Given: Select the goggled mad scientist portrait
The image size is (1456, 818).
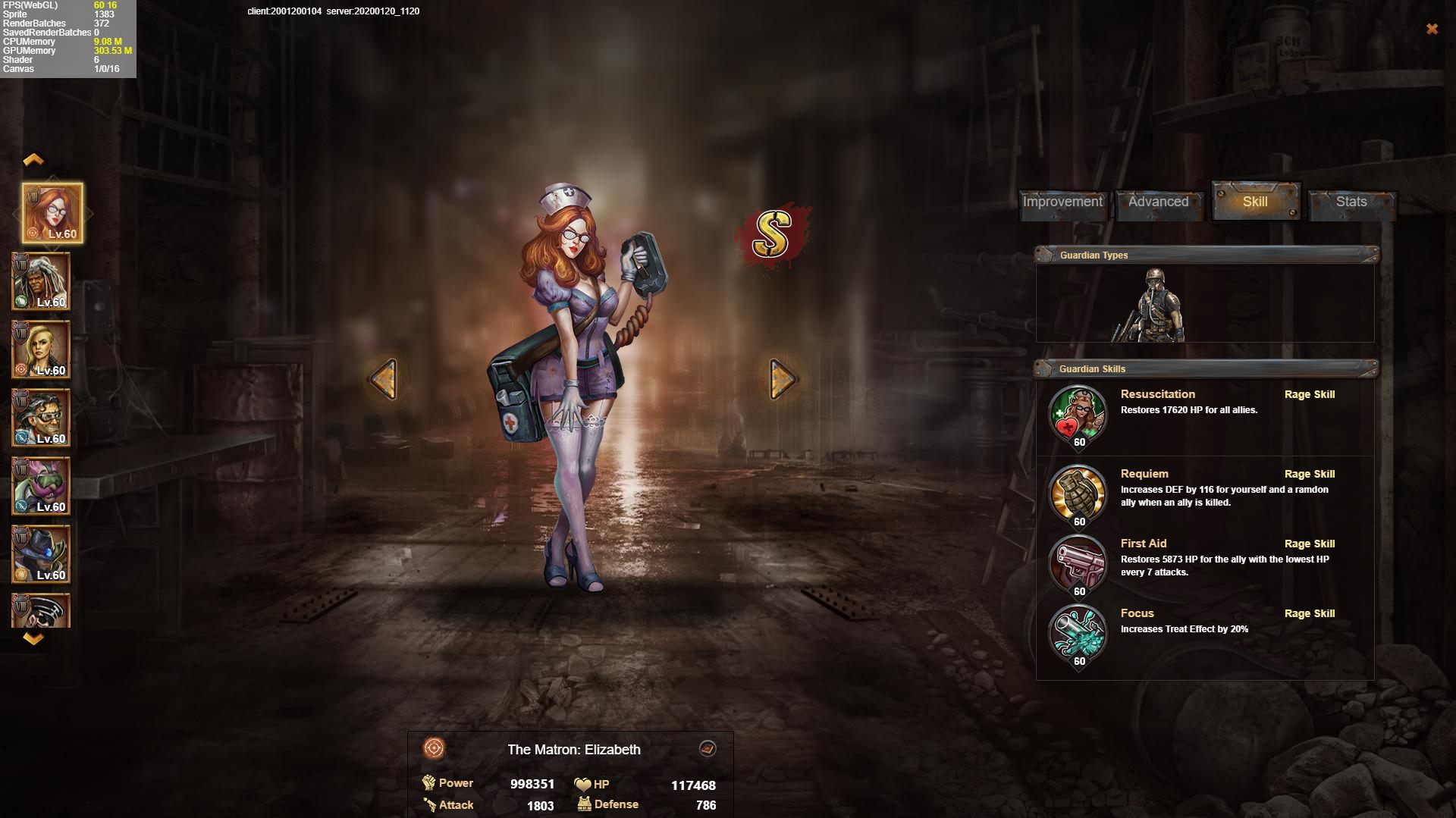Looking at the screenshot, I should pyautogui.click(x=41, y=418).
